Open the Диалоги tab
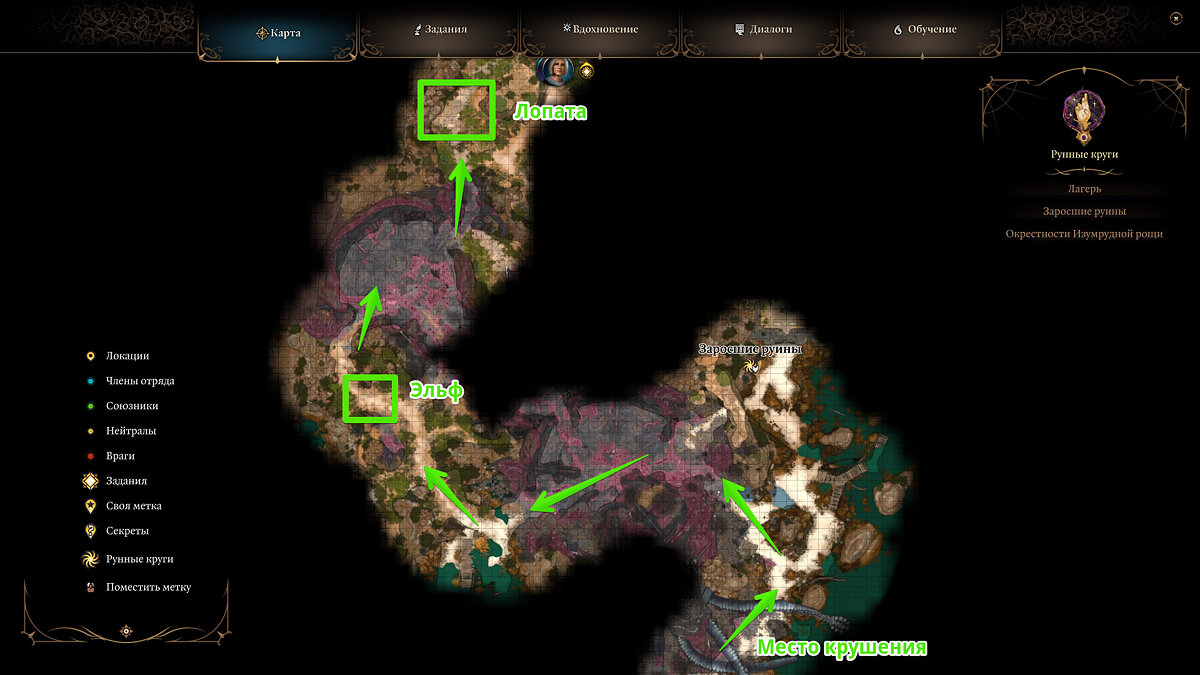 tap(763, 30)
